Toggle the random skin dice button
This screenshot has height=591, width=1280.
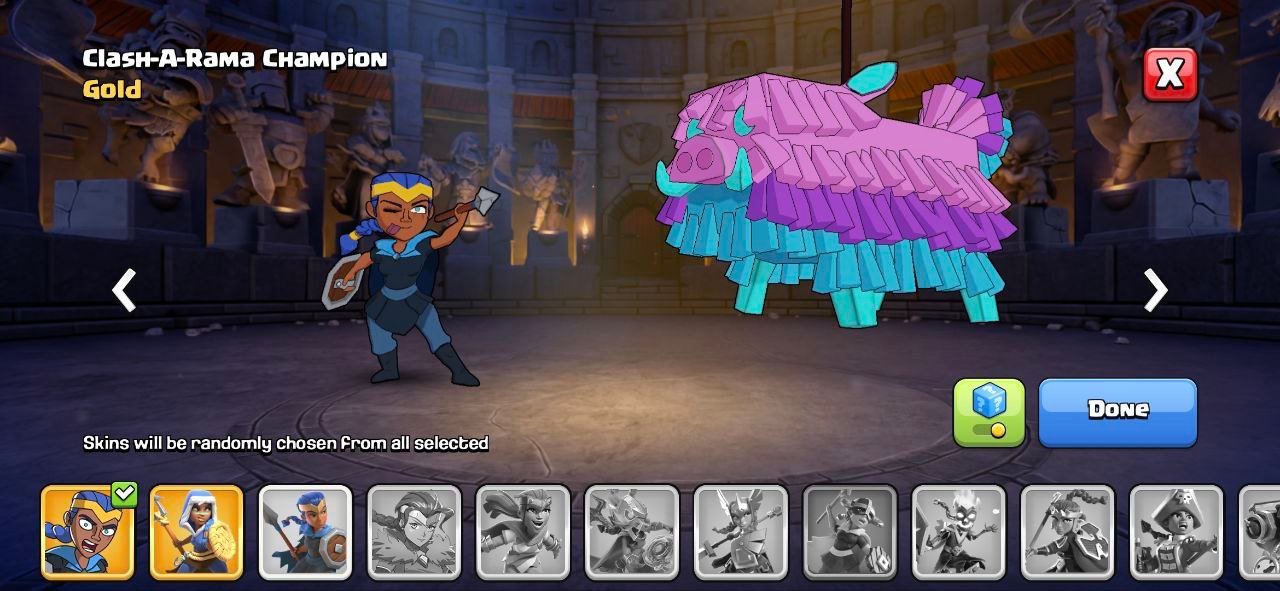tap(989, 411)
